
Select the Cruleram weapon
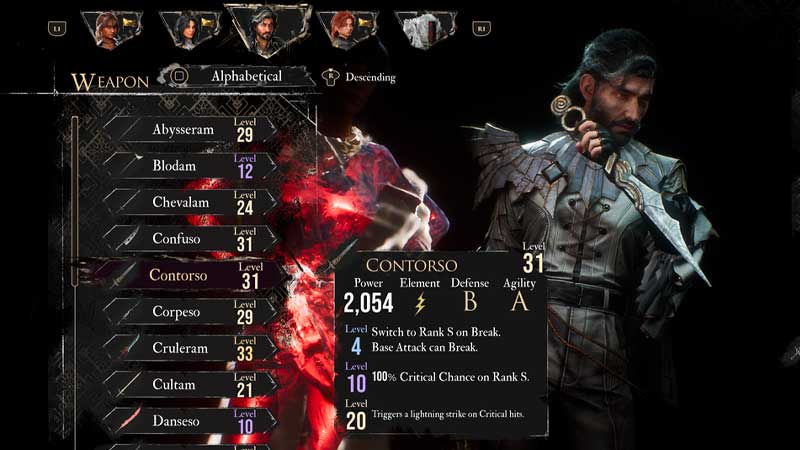coord(185,348)
